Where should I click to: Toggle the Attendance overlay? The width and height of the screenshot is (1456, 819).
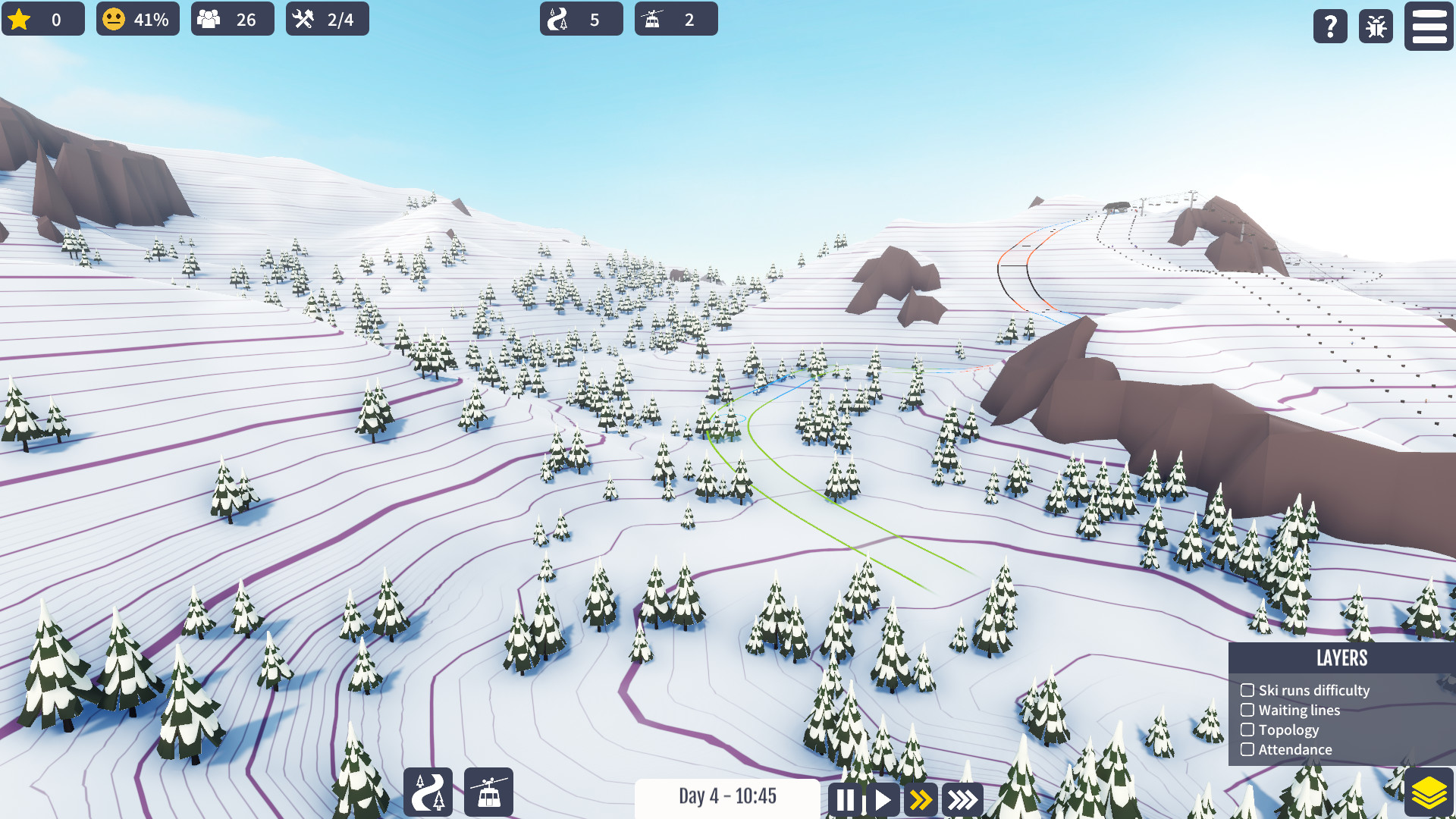1248,749
